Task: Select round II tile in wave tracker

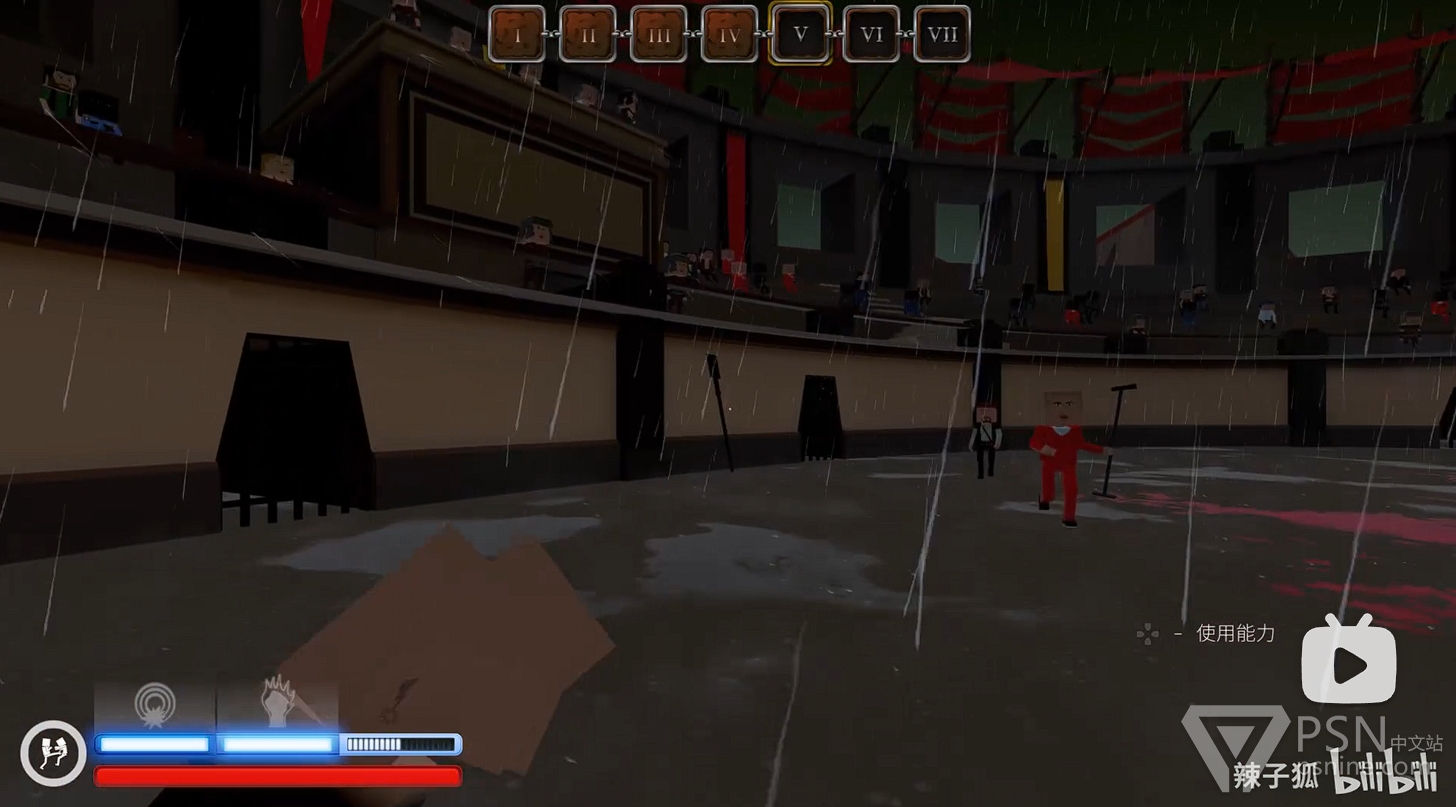Action: (x=588, y=35)
